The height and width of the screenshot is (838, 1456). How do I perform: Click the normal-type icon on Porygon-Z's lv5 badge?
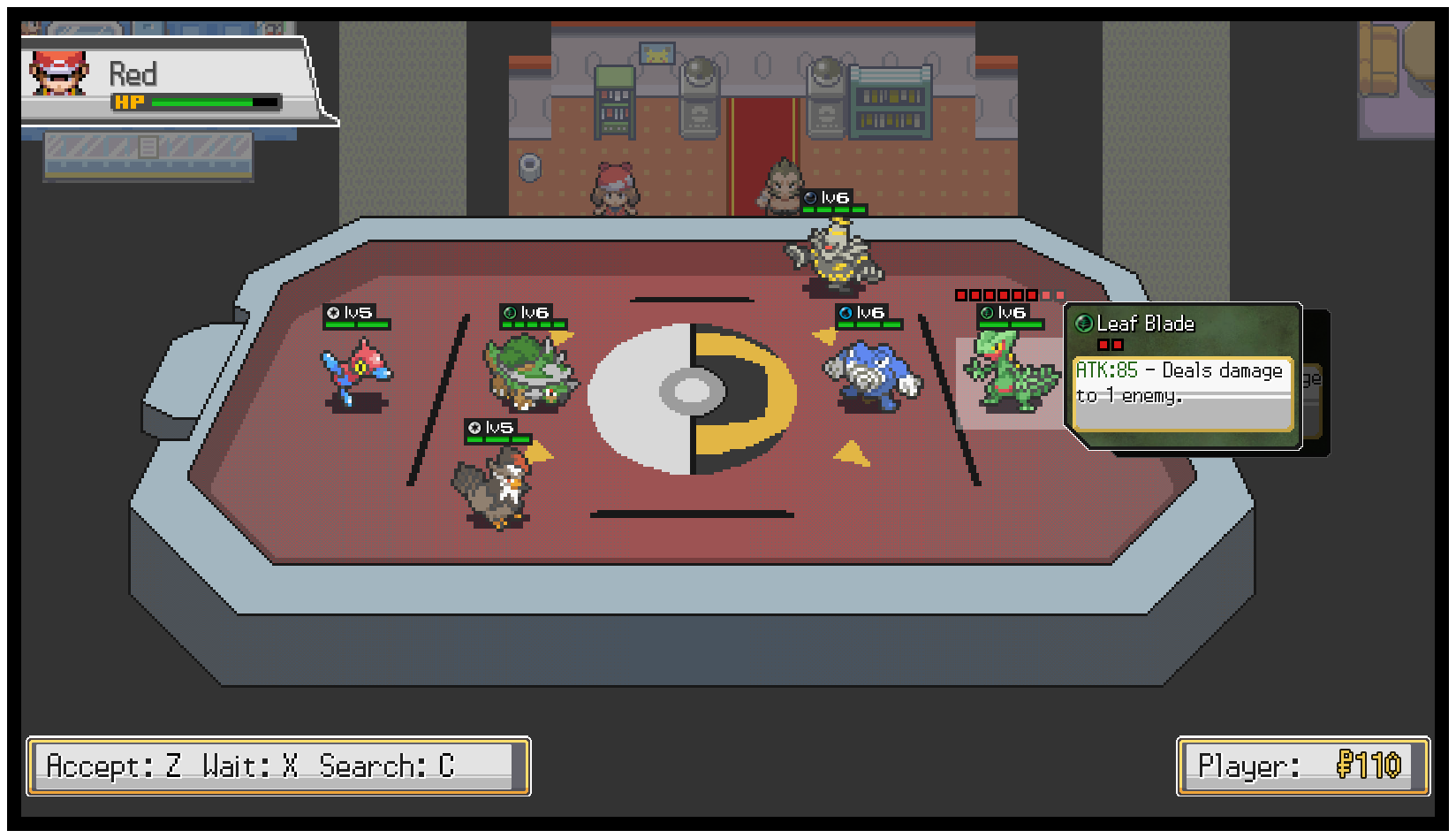pos(334,312)
